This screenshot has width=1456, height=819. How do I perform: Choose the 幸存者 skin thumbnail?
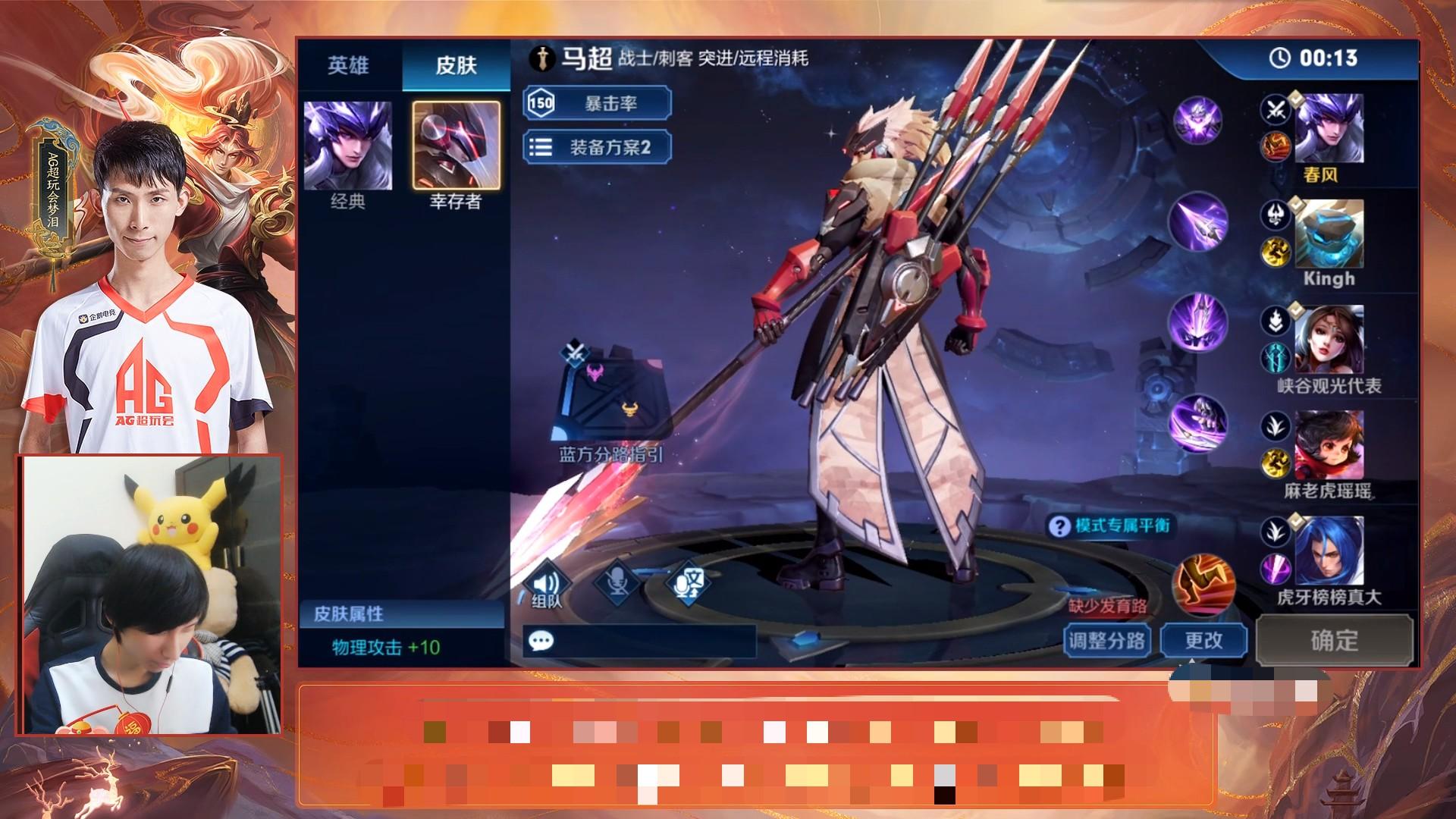(456, 146)
